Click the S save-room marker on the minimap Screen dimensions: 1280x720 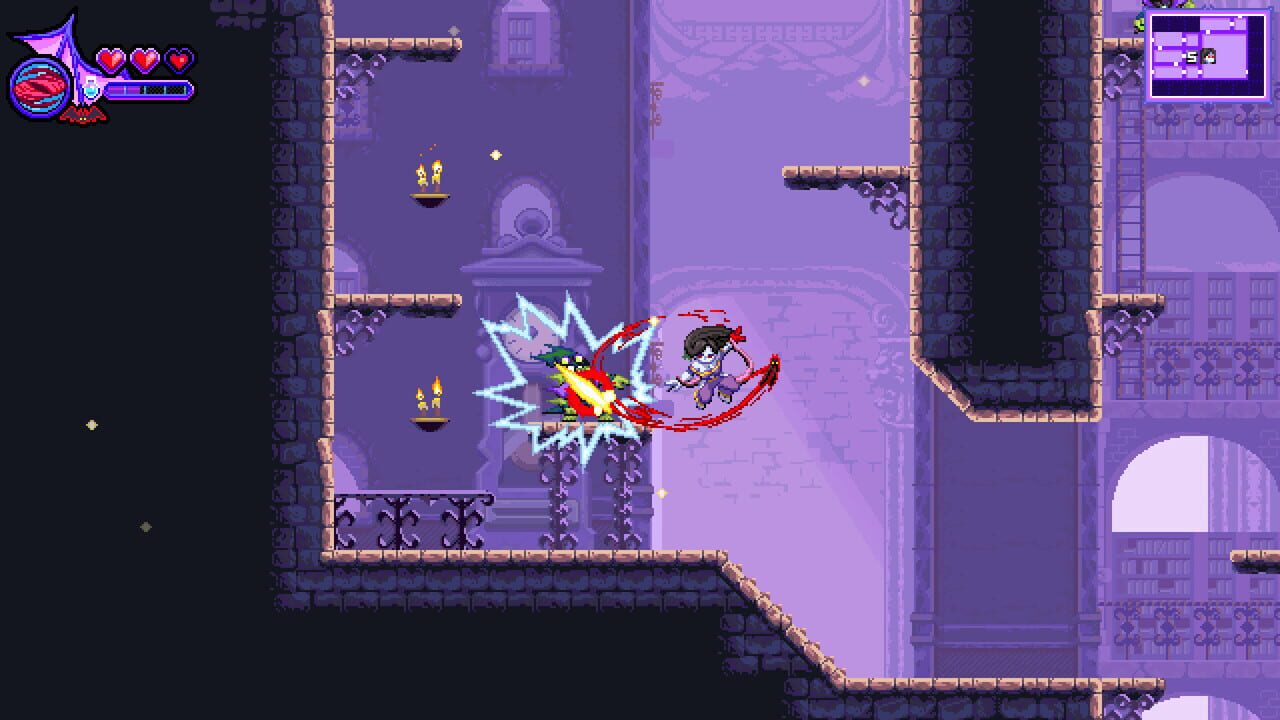coord(1192,56)
